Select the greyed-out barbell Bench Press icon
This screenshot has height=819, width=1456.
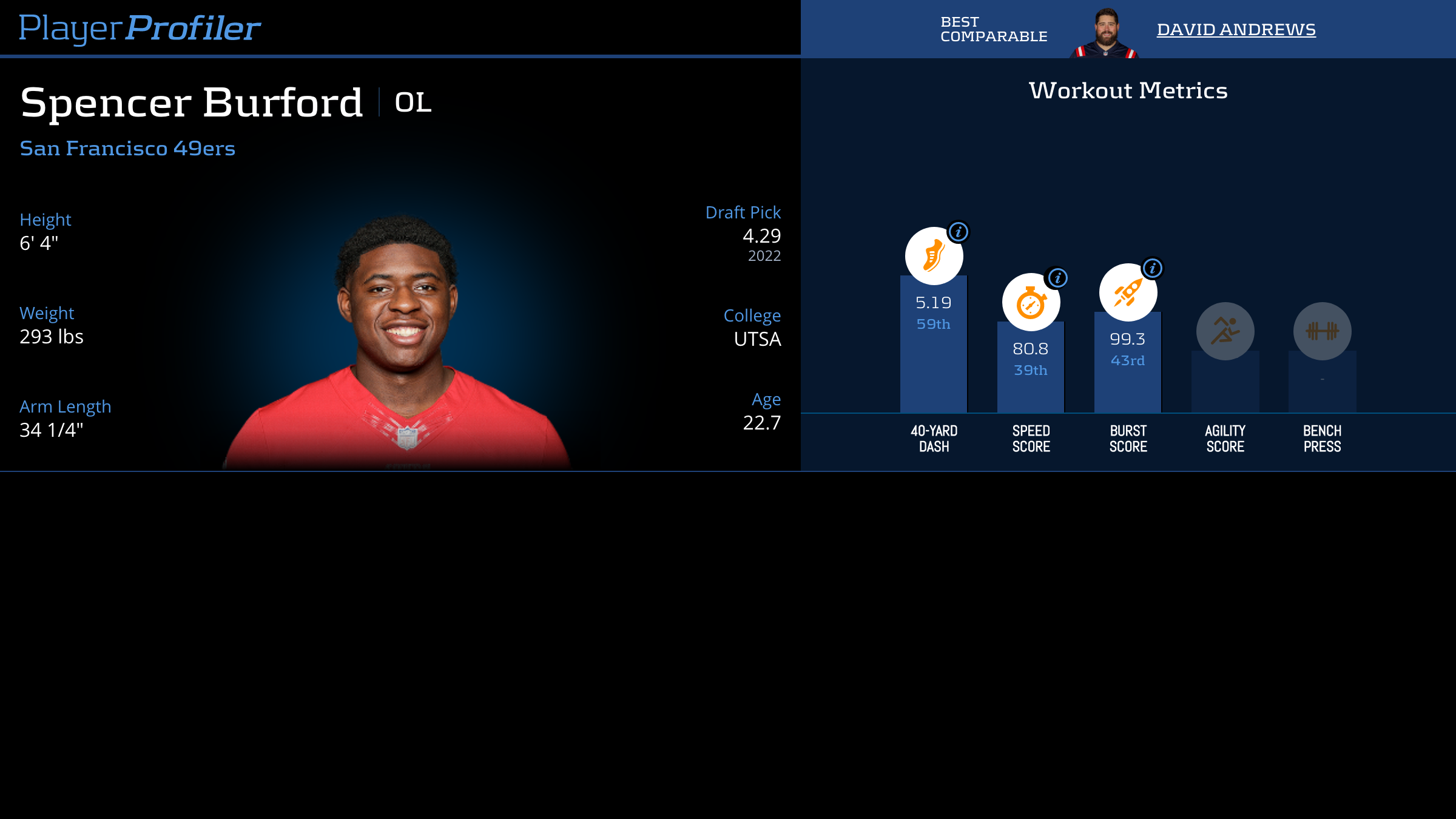(x=1322, y=331)
